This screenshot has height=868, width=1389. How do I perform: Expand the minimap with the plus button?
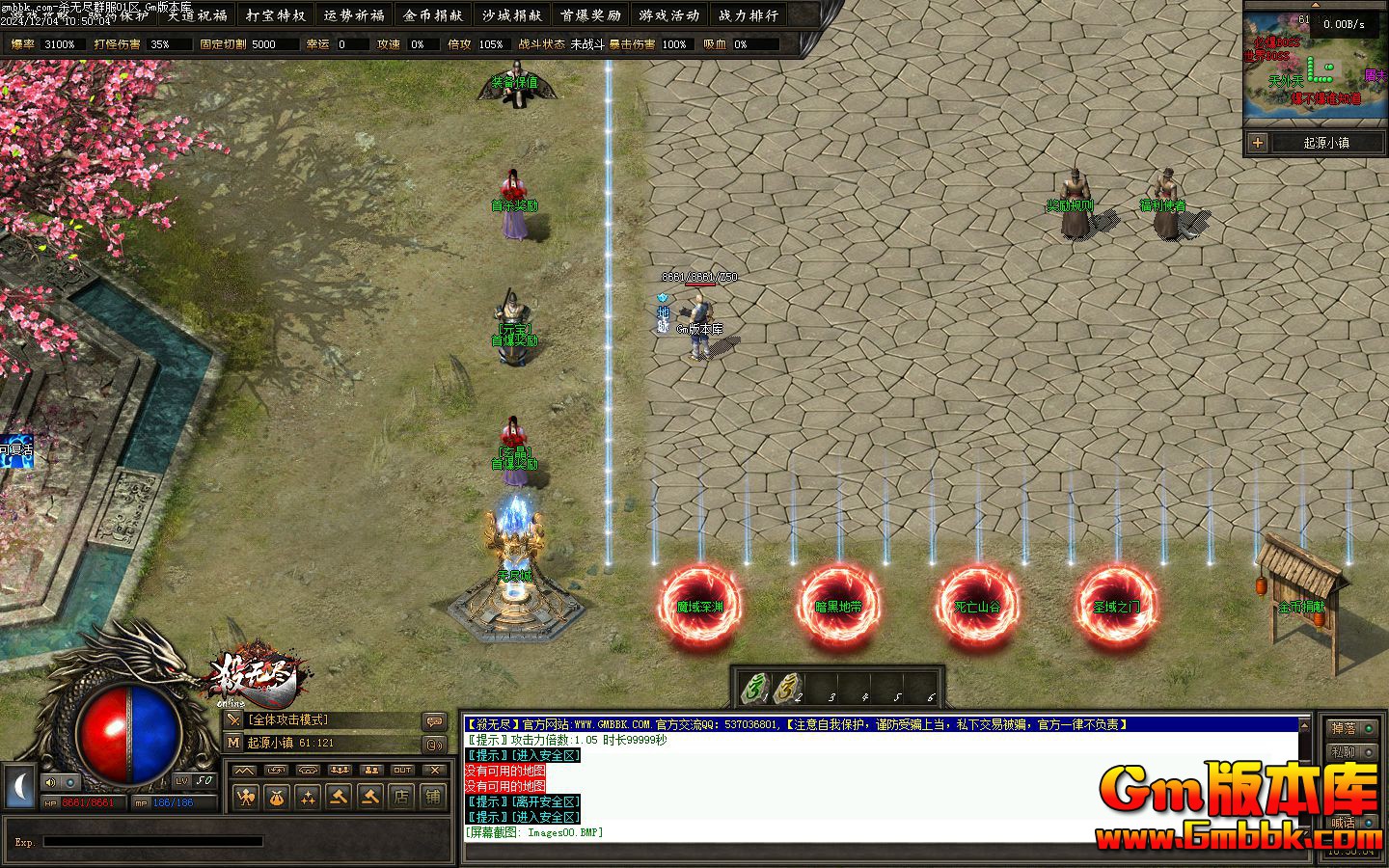pos(1257,143)
